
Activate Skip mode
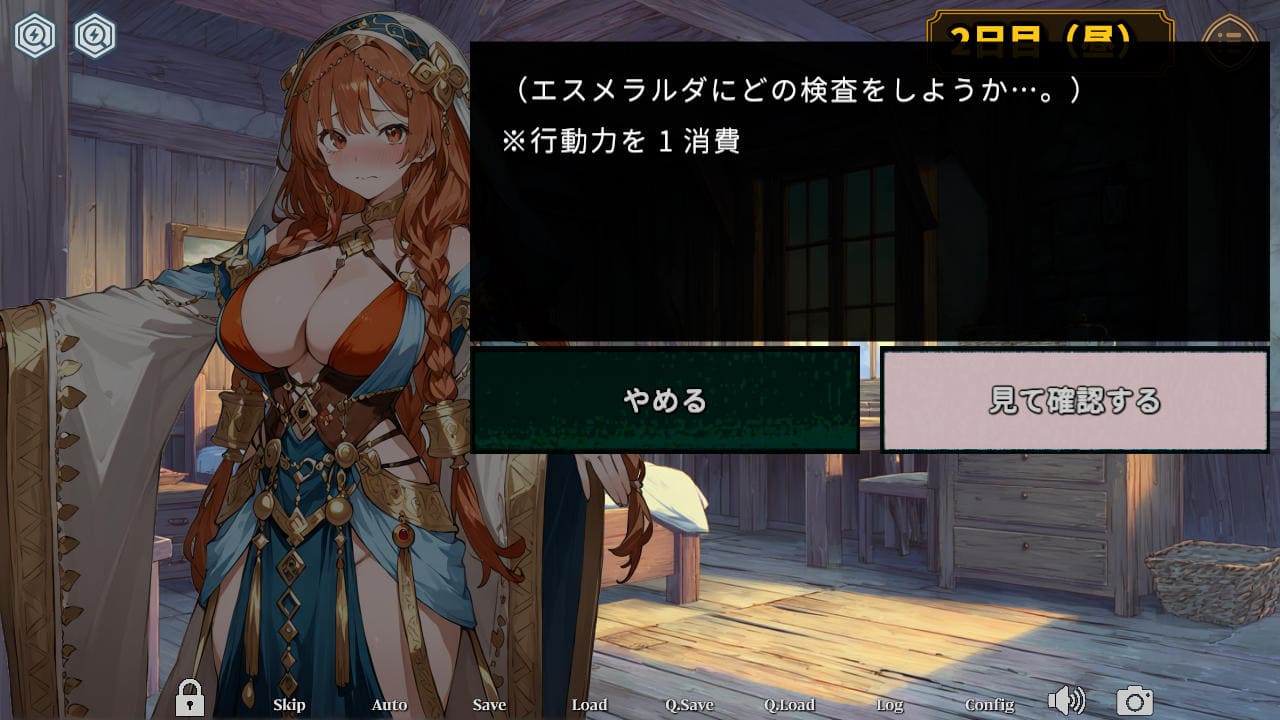tap(289, 705)
